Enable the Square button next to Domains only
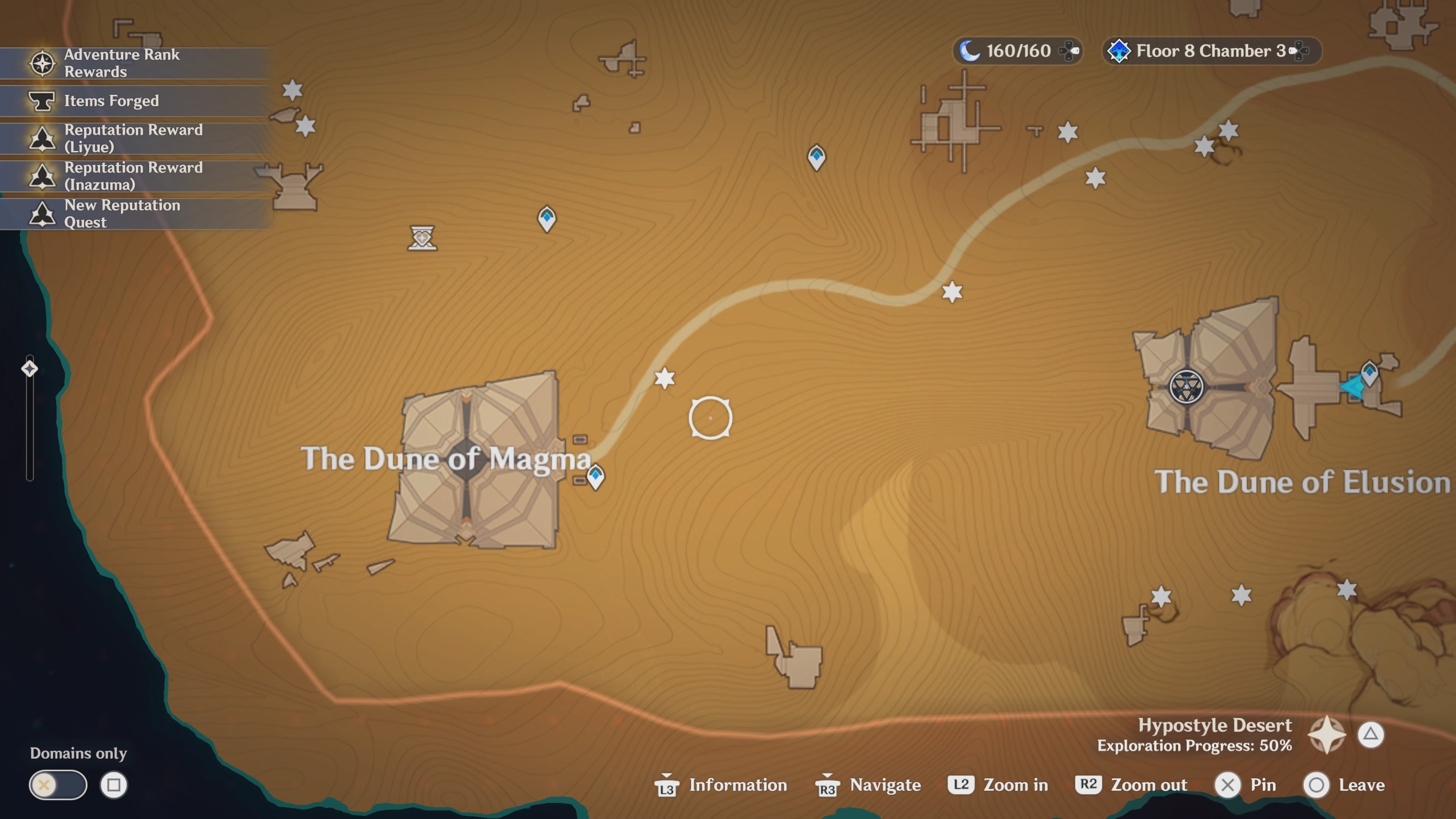Viewport: 1456px width, 819px height. (x=115, y=785)
